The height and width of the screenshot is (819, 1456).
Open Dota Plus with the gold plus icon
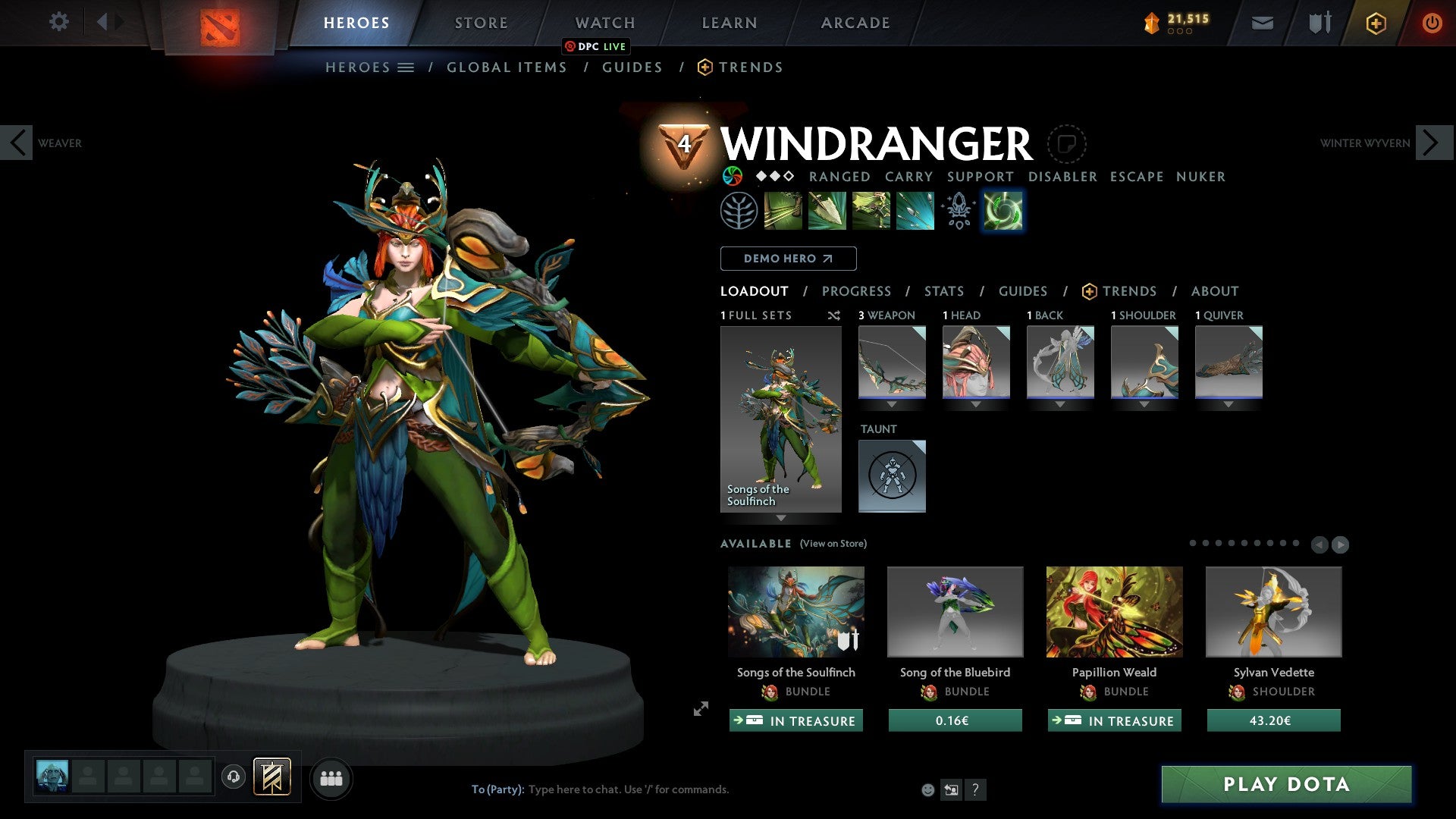point(1375,23)
